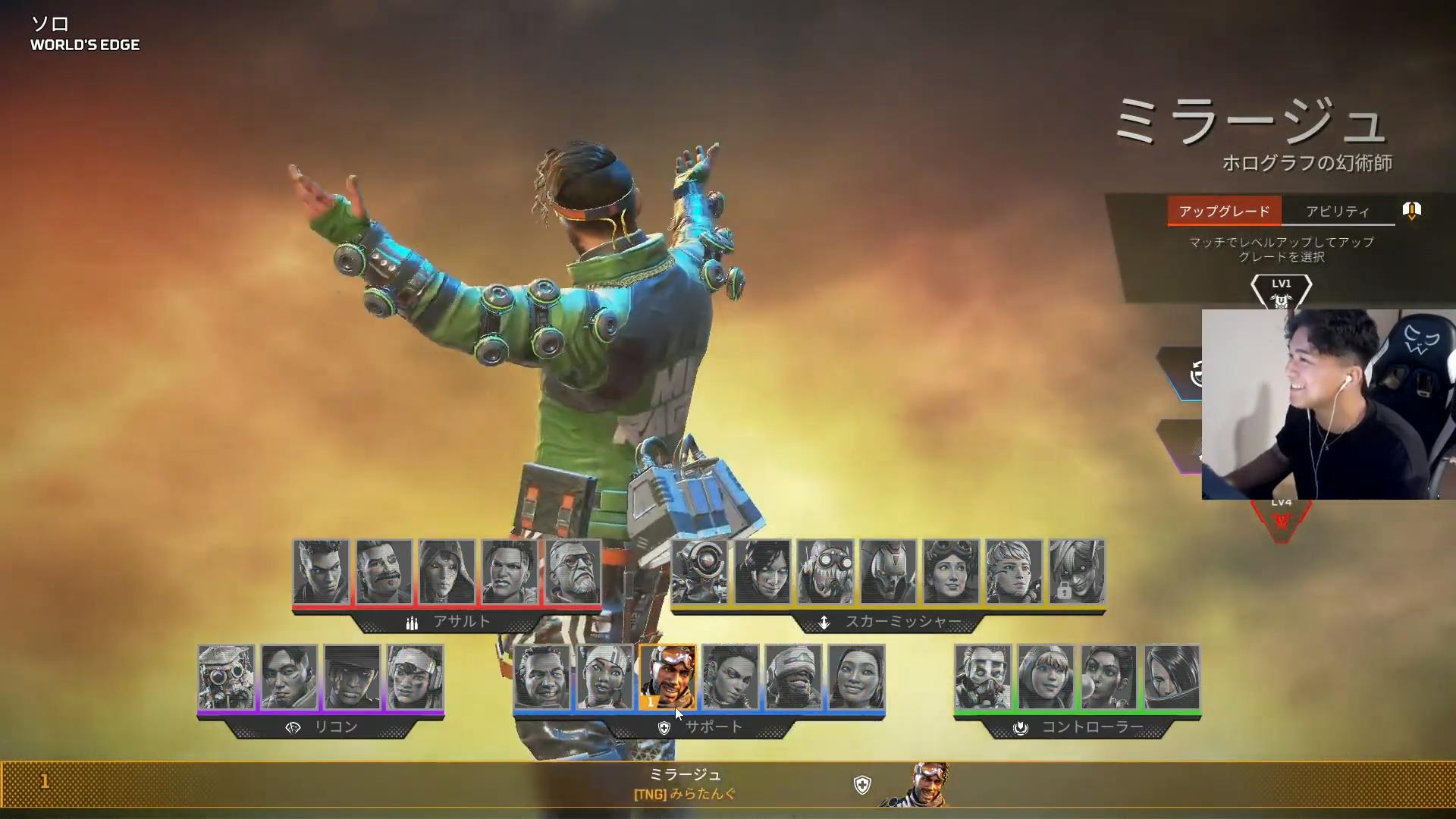Switch to the アビリティ tab
This screenshot has width=1456, height=819.
click(1338, 212)
